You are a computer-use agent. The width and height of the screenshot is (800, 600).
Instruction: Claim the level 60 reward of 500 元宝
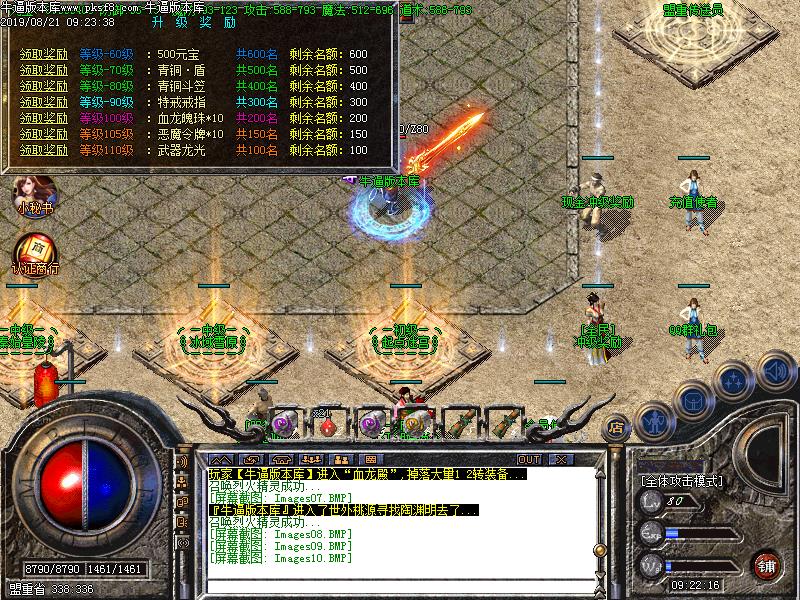[44, 54]
